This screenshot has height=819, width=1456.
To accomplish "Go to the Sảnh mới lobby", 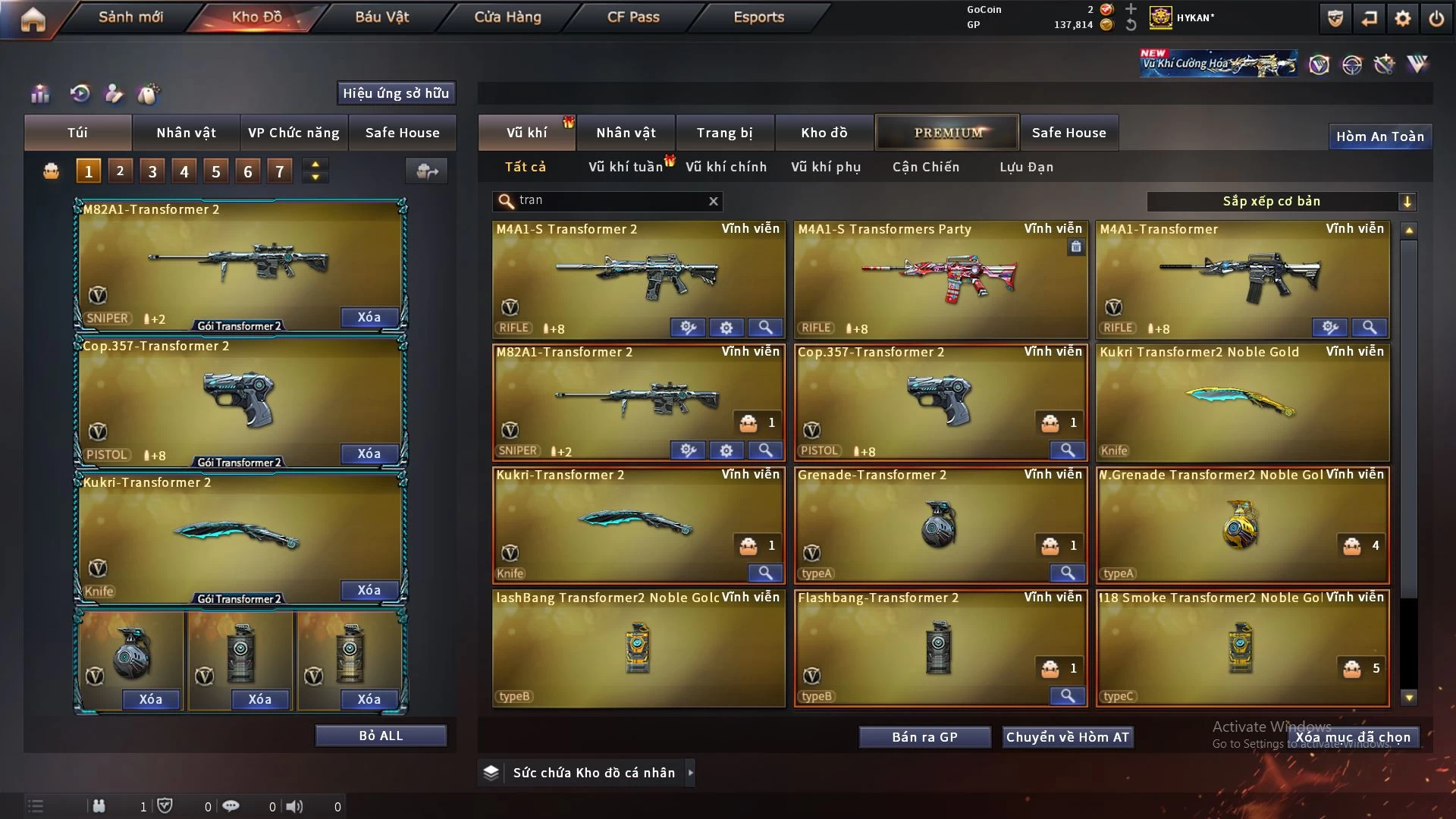I will (x=130, y=17).
